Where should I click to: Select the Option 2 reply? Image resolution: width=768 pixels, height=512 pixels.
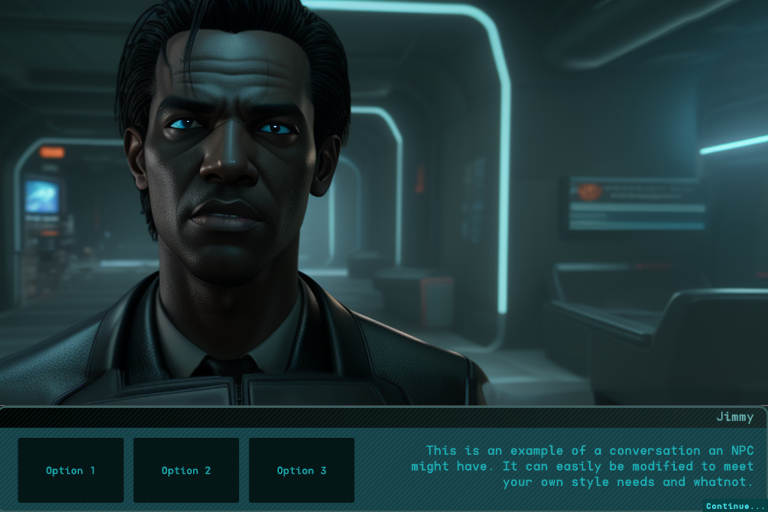pos(186,470)
